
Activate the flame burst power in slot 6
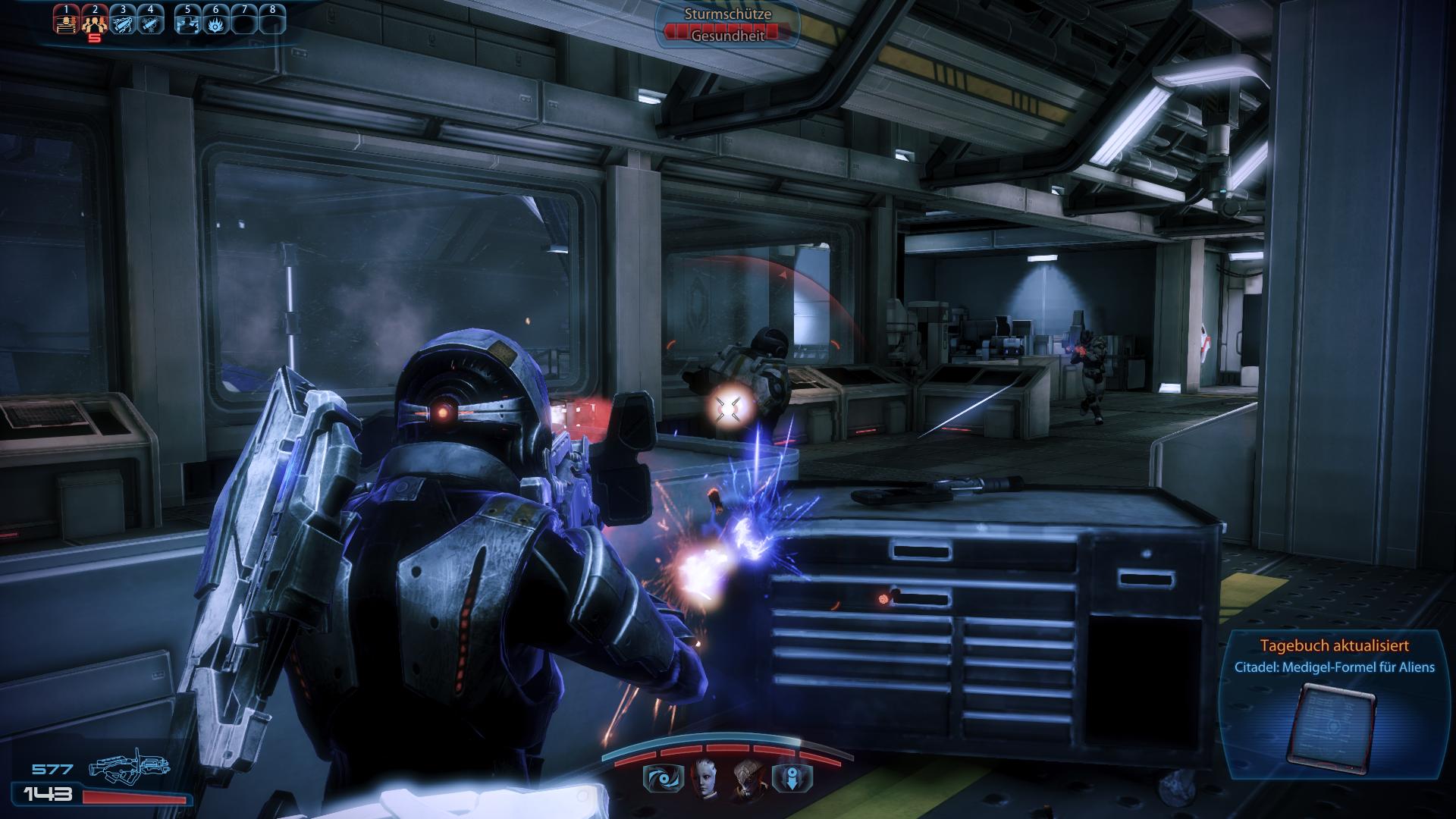coord(215,21)
